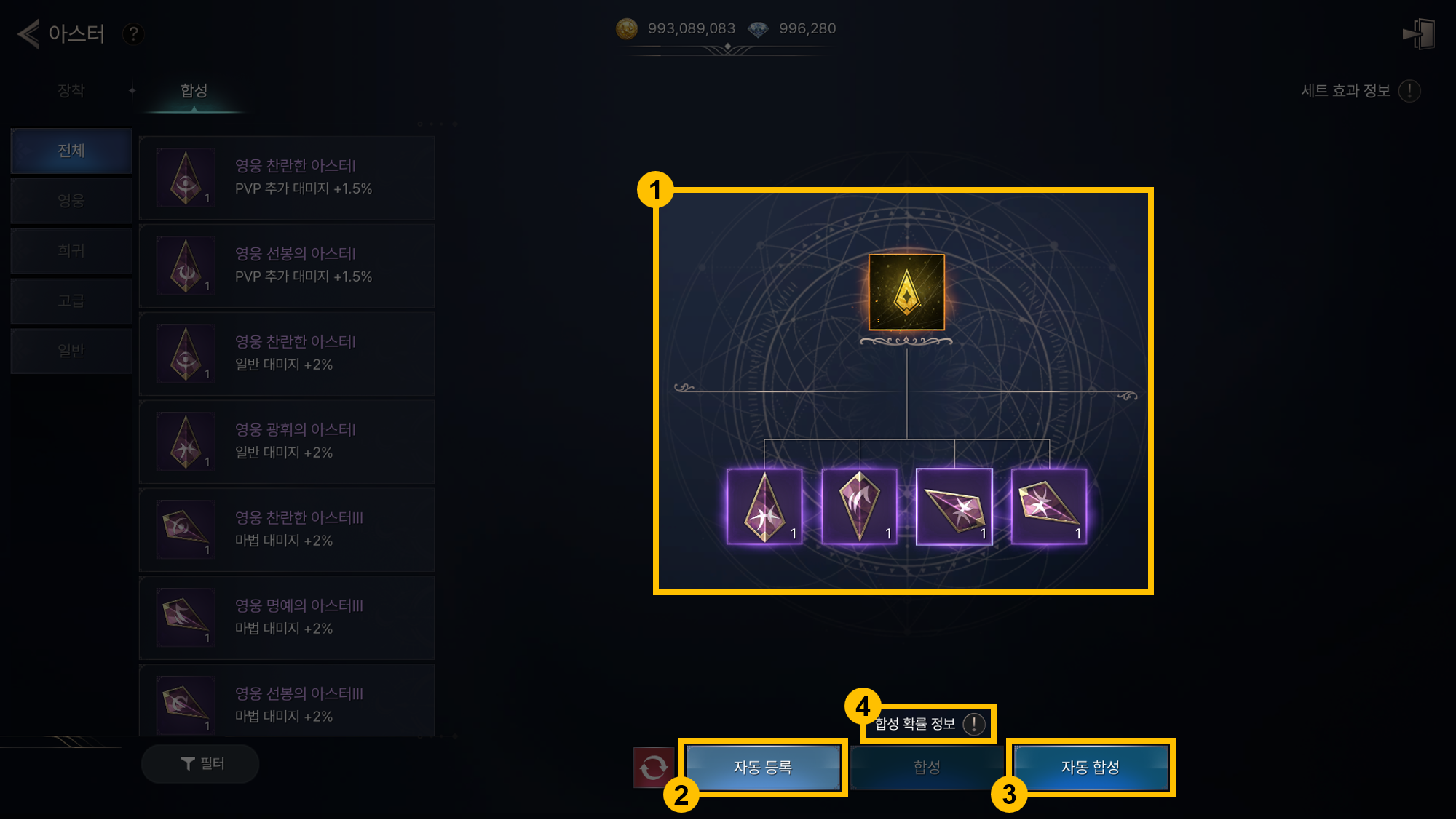Select 영웅 광휘의 아스터I list row
The height and width of the screenshot is (828, 1456).
pos(287,442)
